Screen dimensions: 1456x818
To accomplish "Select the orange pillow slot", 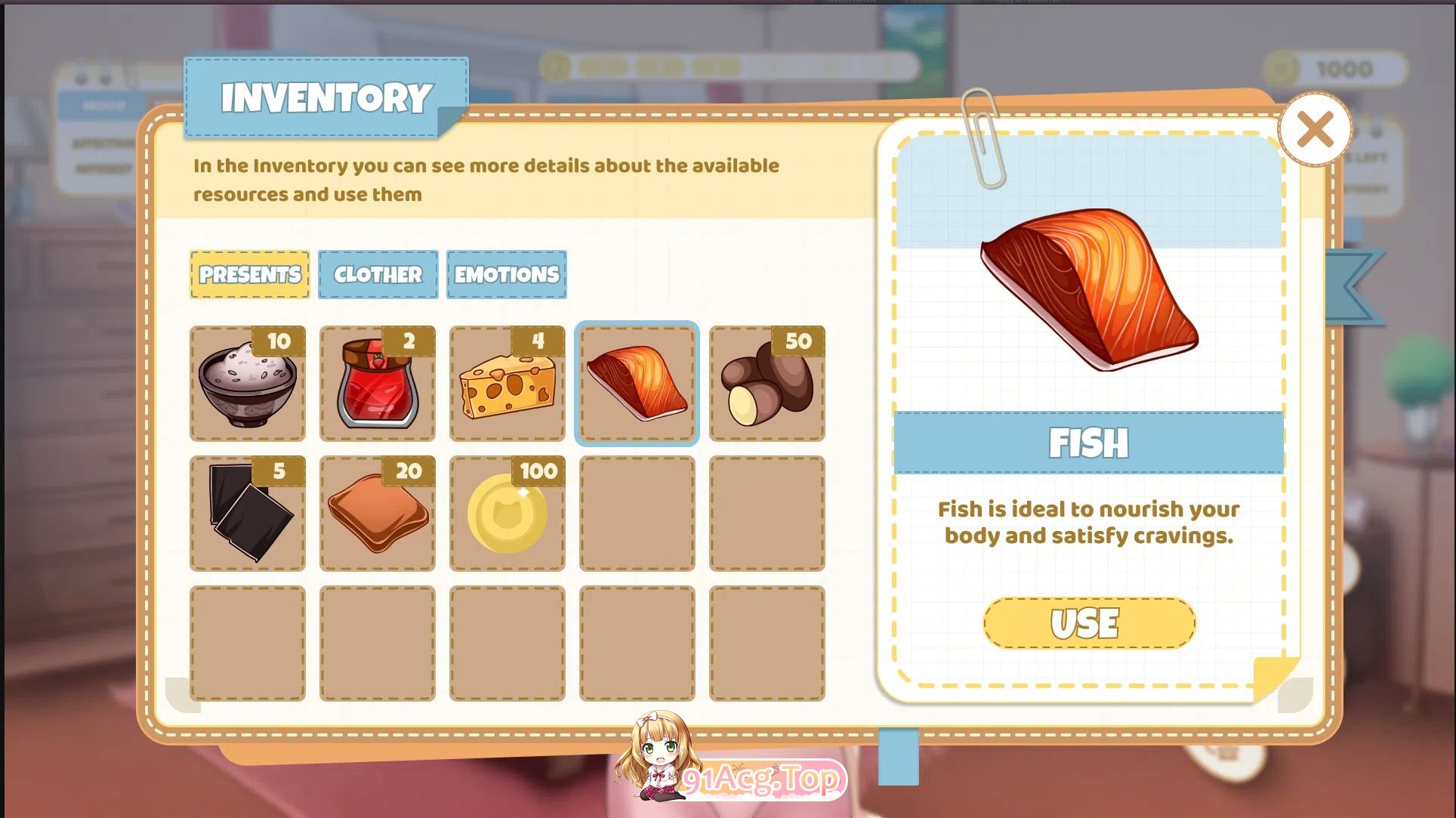I will (x=378, y=514).
